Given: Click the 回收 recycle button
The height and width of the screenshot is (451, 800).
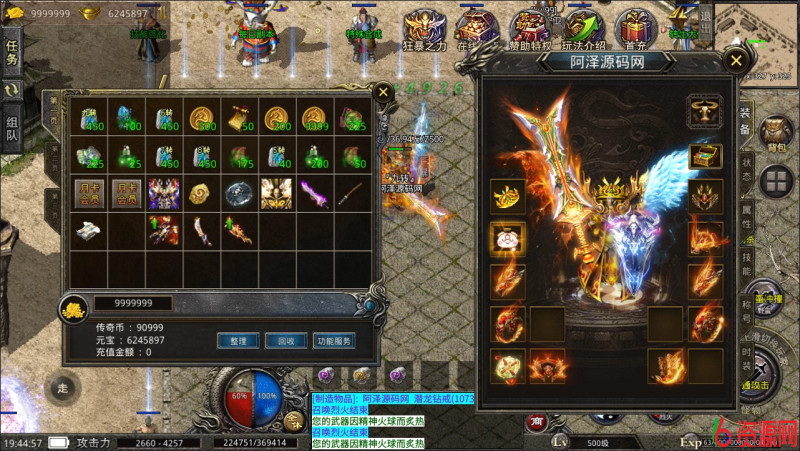Looking at the screenshot, I should tap(286, 341).
